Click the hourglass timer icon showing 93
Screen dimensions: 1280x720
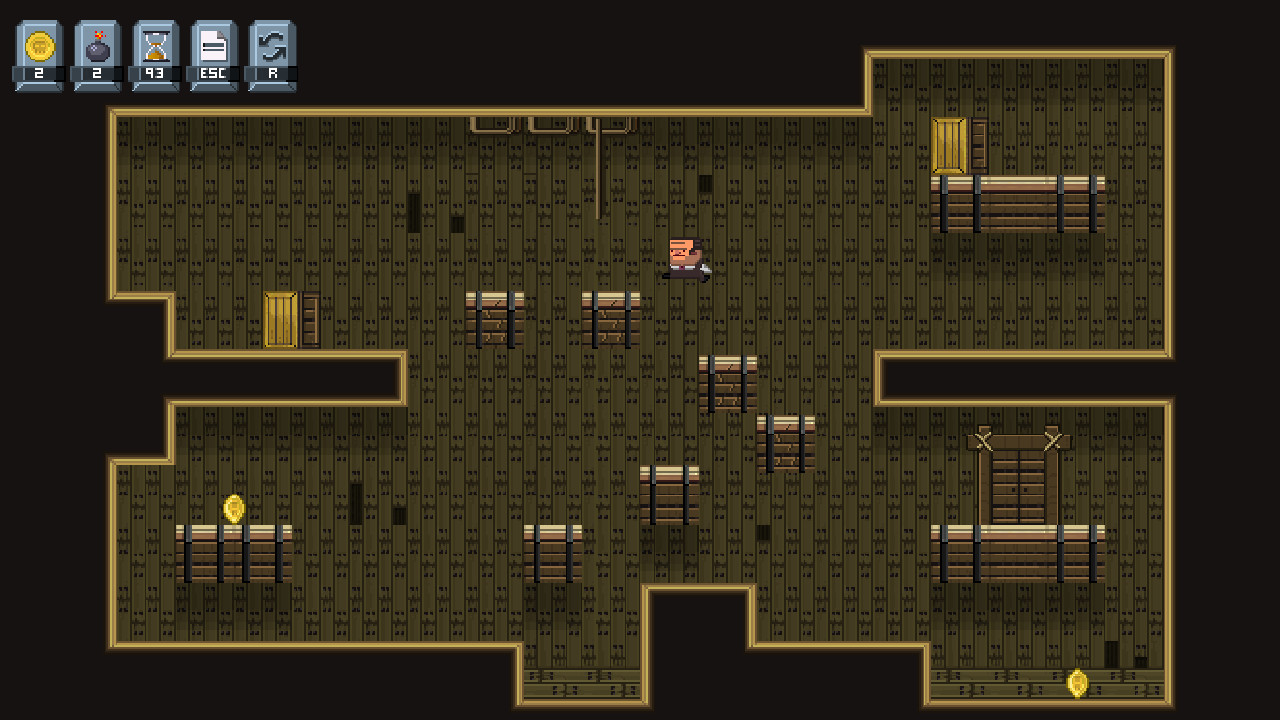(154, 44)
